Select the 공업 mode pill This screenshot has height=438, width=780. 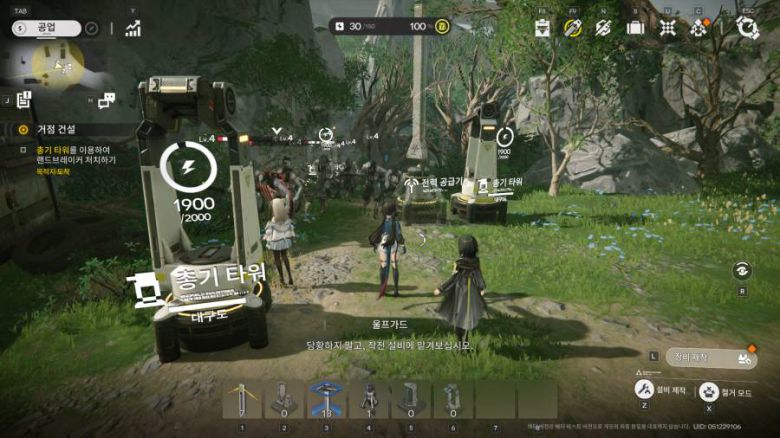click(44, 29)
